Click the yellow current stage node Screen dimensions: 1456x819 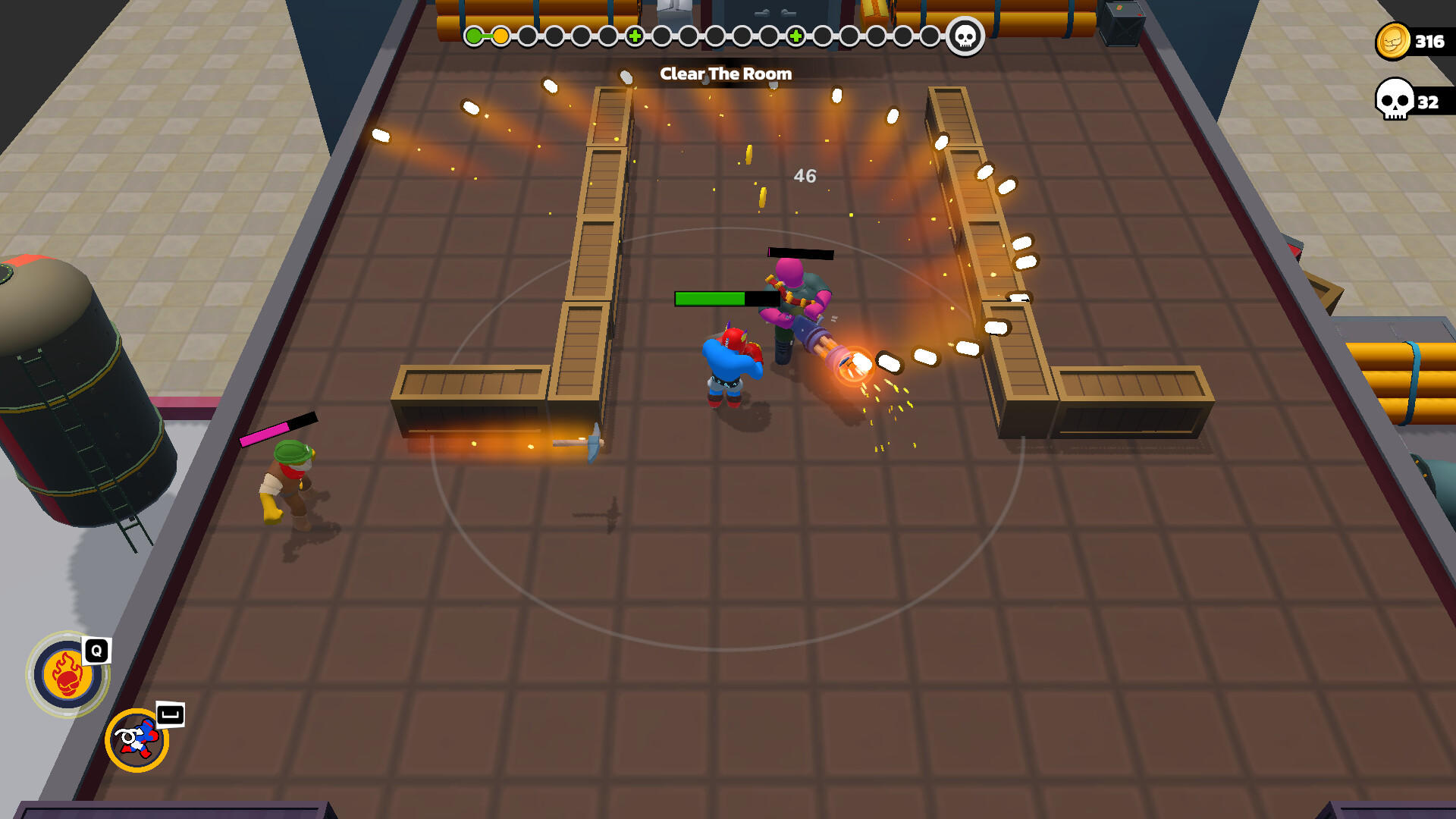[502, 34]
